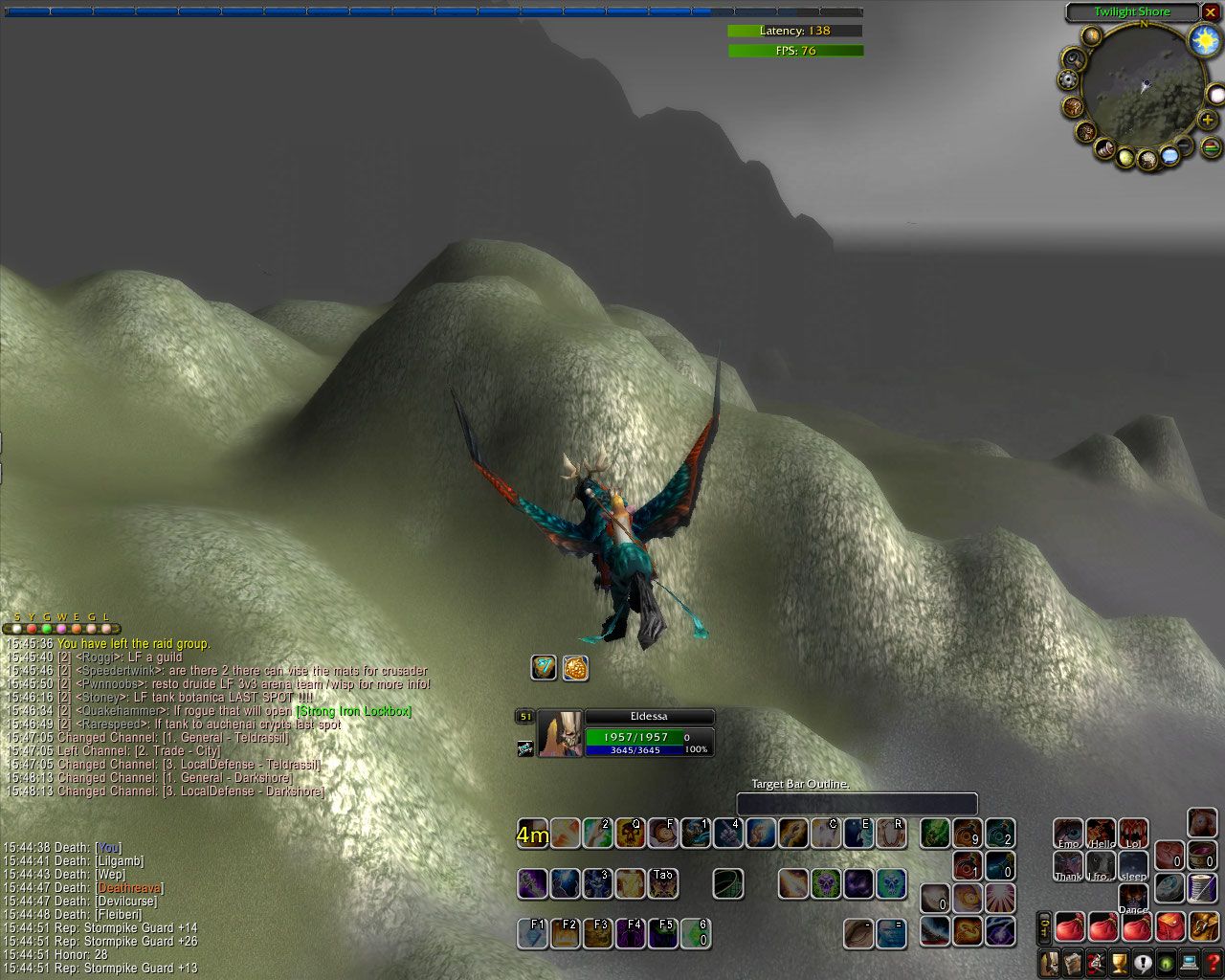This screenshot has width=1225, height=980.
Task: Zoom in the minimap with the plus button
Action: click(1208, 119)
